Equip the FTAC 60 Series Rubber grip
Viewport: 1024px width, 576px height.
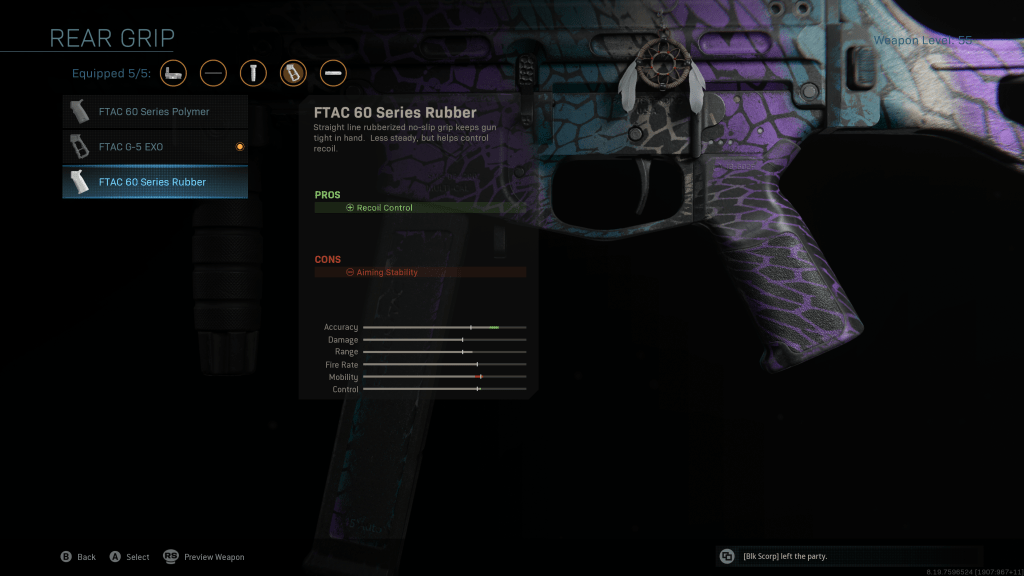(155, 182)
